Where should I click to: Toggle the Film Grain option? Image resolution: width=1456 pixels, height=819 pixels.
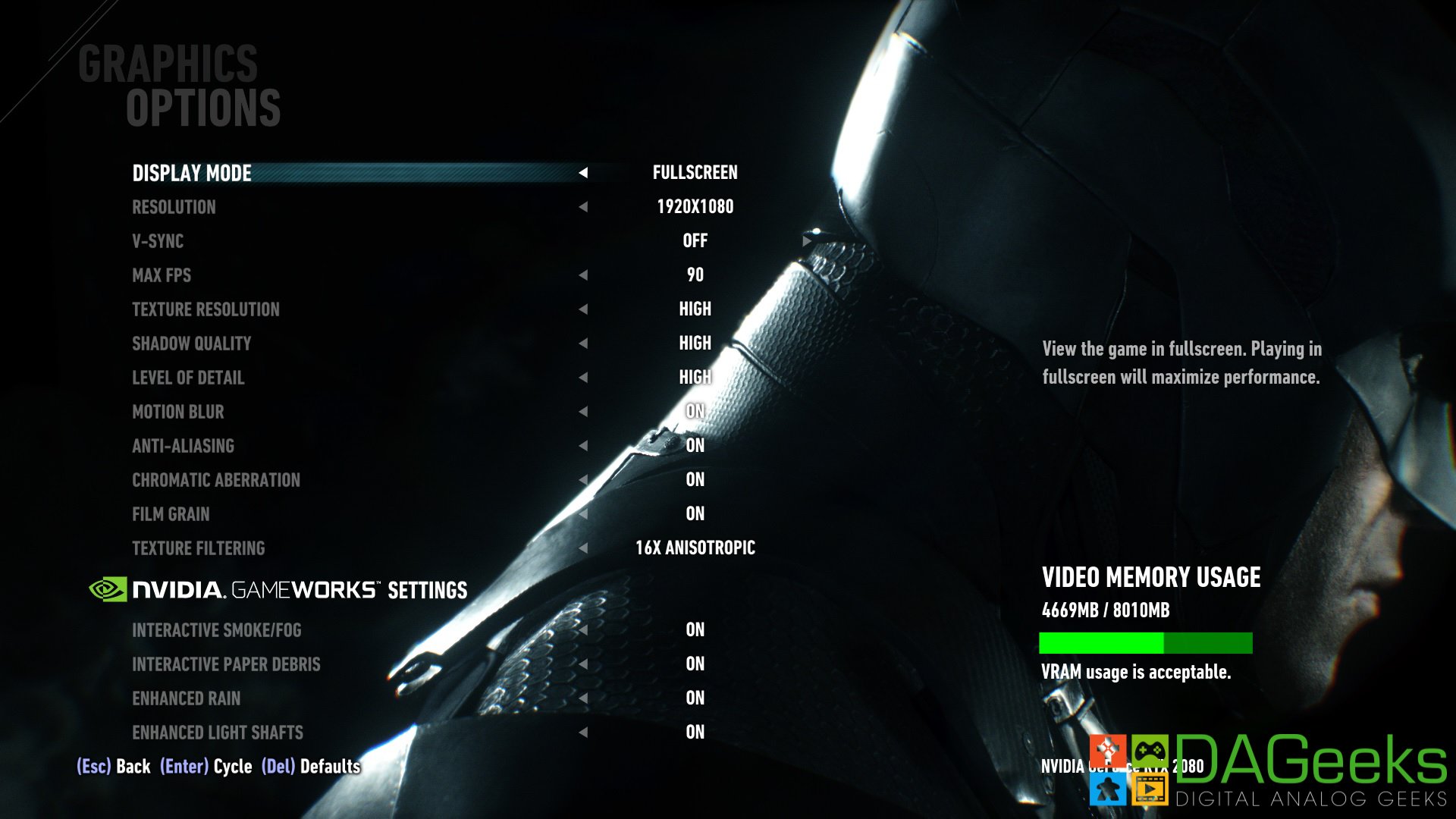171,514
